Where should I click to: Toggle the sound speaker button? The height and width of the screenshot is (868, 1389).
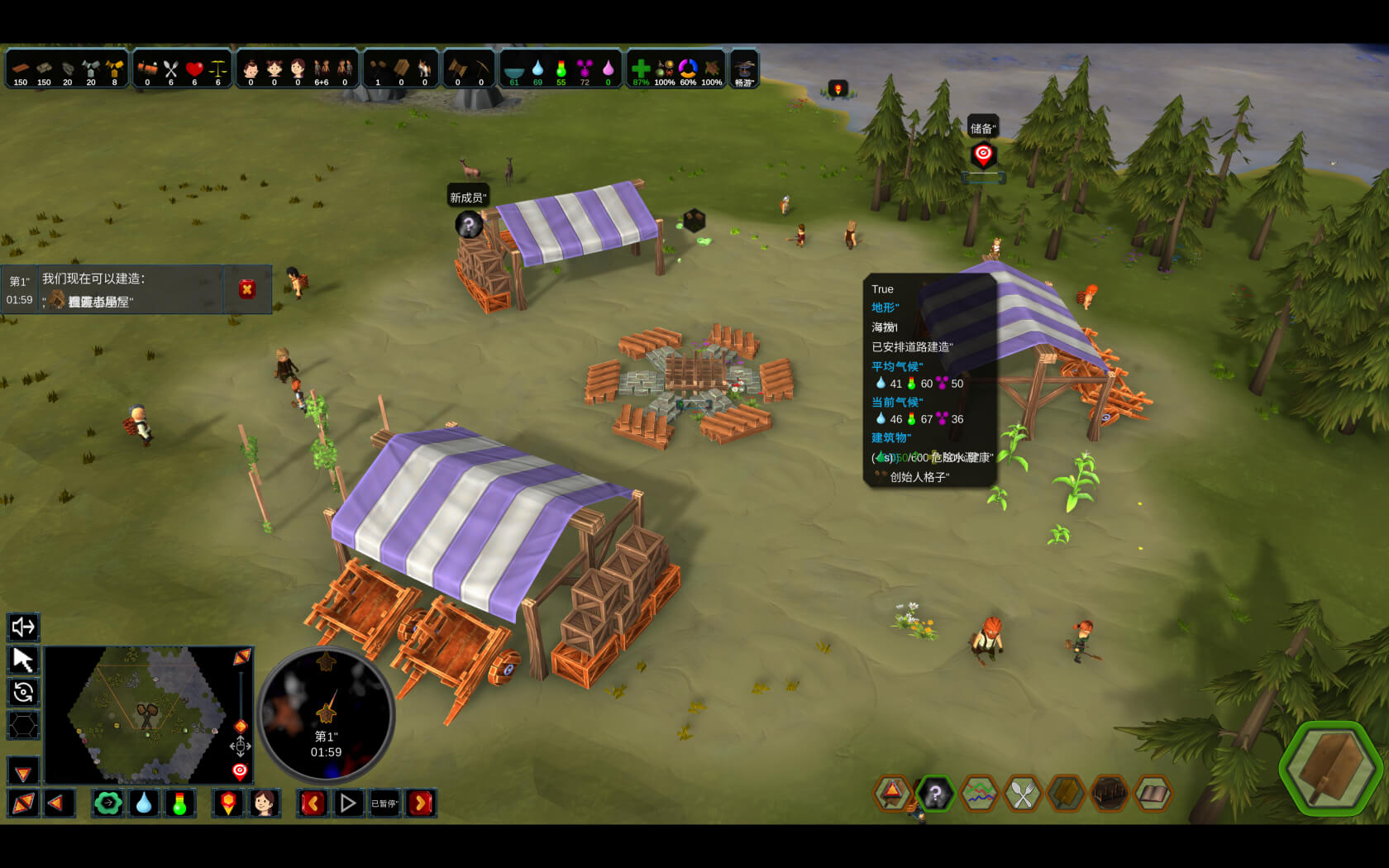pyautogui.click(x=23, y=627)
